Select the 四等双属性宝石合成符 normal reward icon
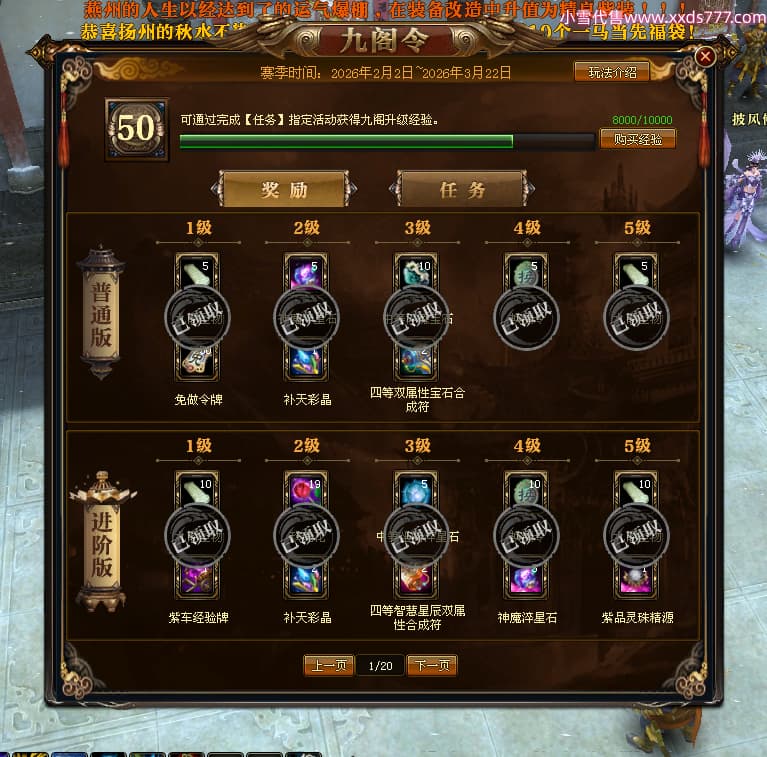The height and width of the screenshot is (757, 767). coord(416,361)
